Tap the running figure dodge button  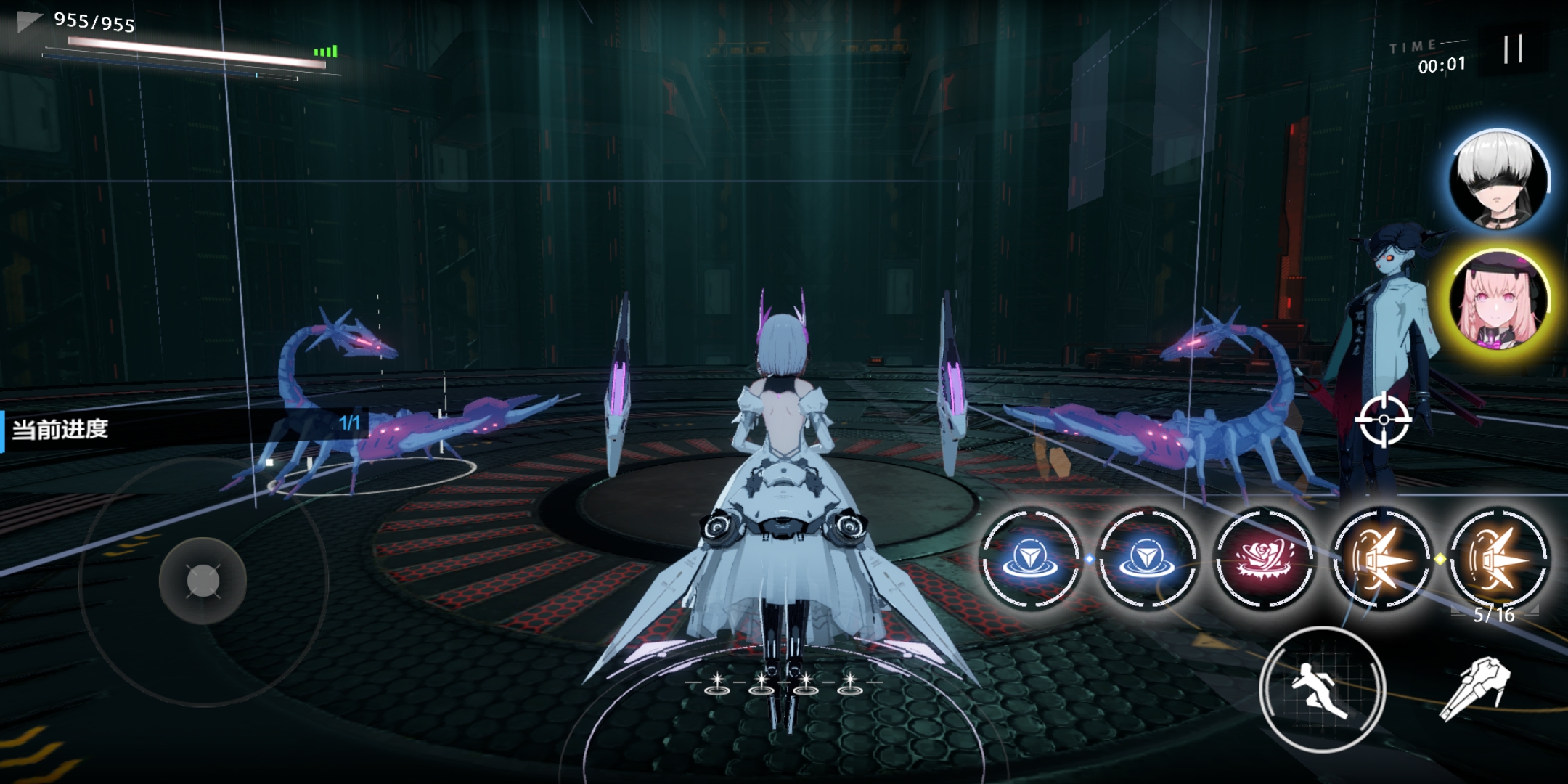pyautogui.click(x=1322, y=688)
